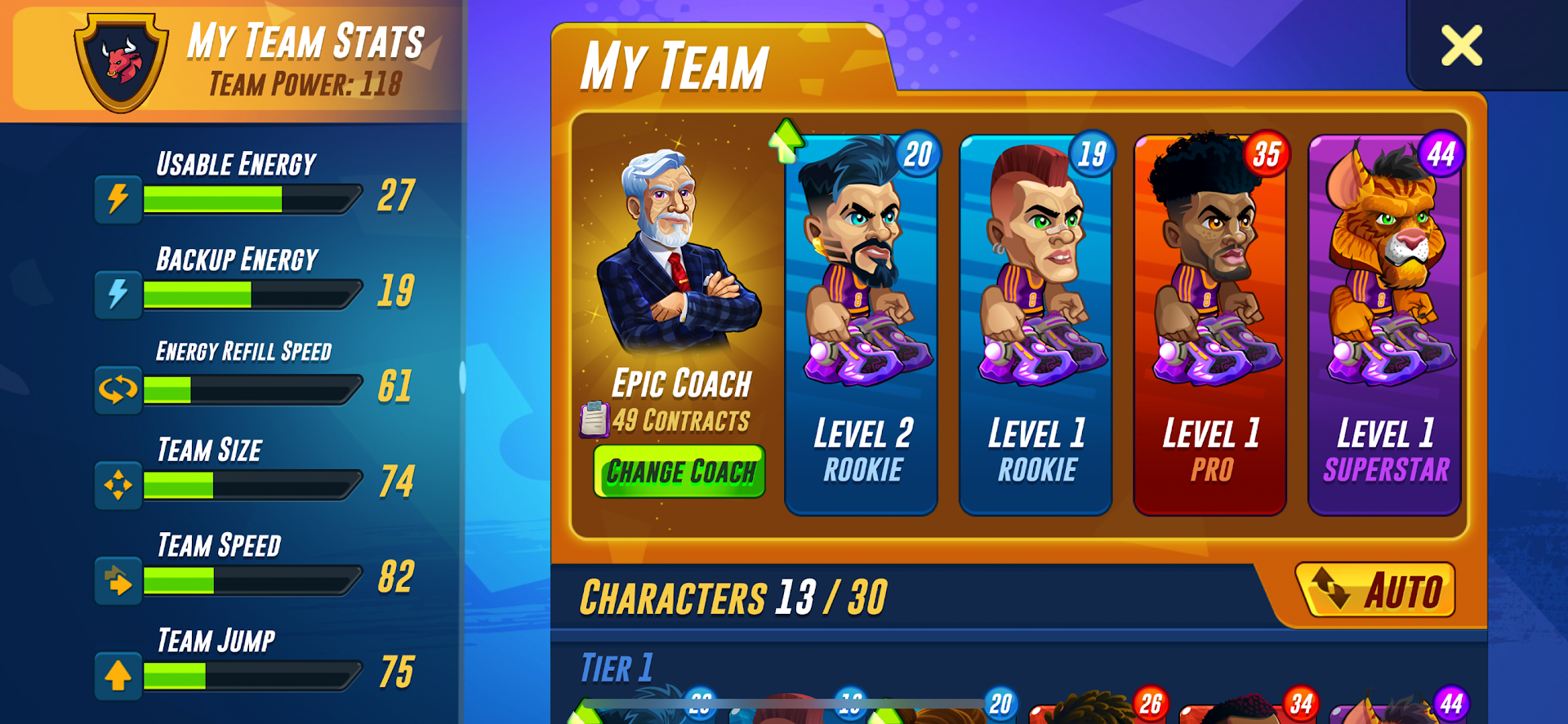Open the Tier 1 characters section
Viewport: 1568px width, 724px height.
coord(617,667)
